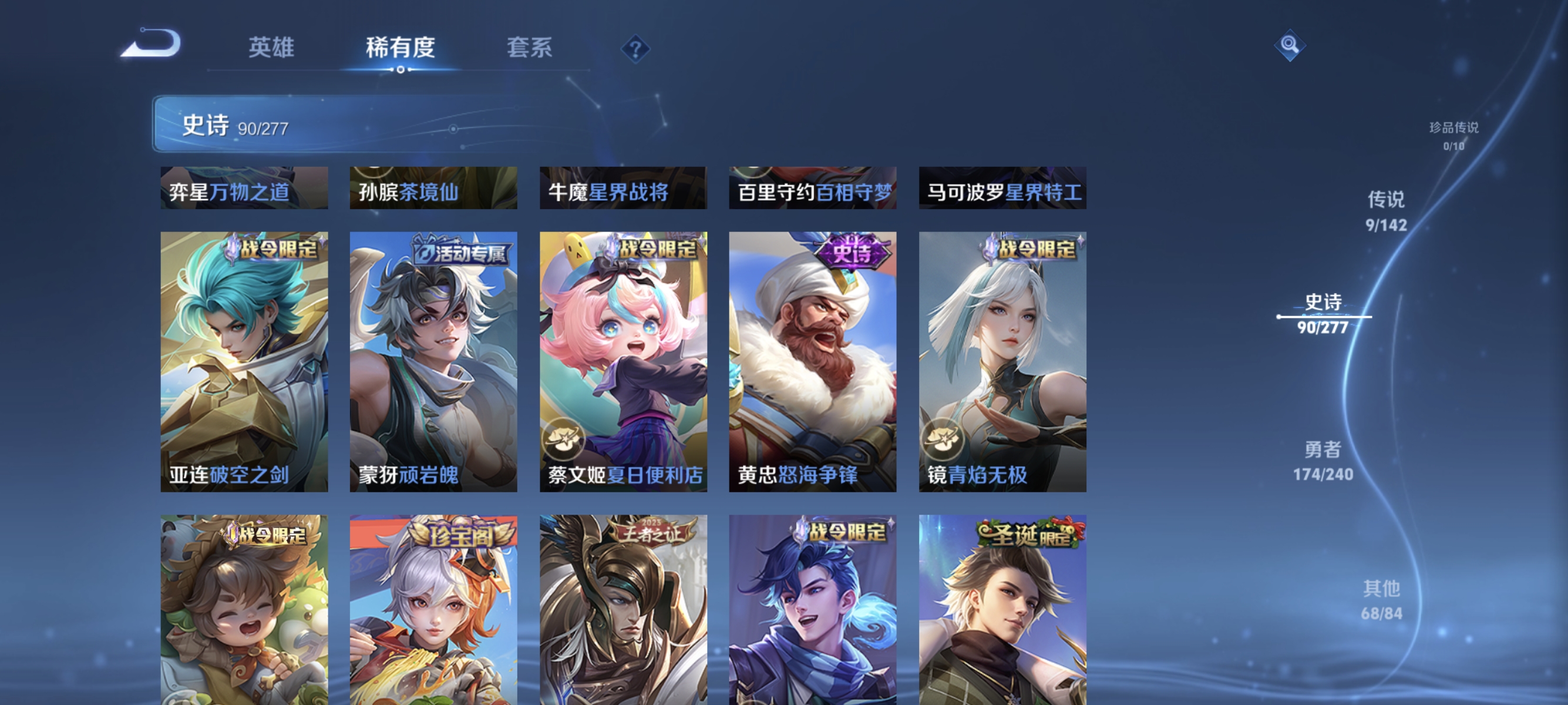Click the fragment icon on 镜's card

[x=942, y=439]
